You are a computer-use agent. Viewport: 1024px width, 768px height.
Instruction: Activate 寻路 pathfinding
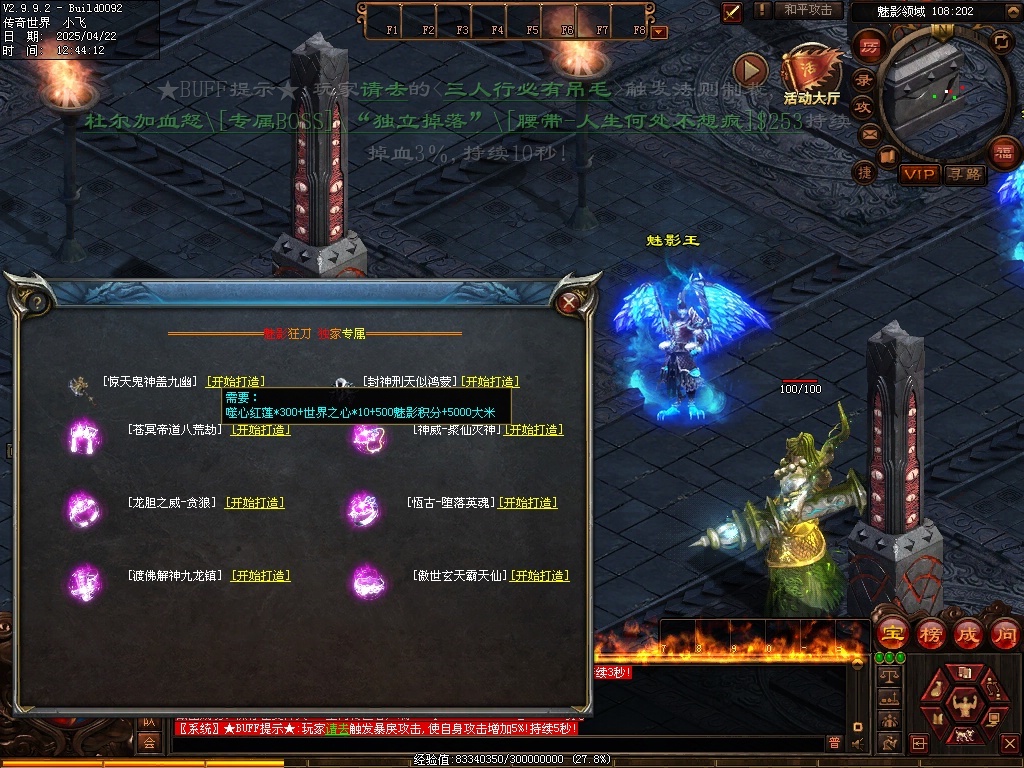point(964,174)
